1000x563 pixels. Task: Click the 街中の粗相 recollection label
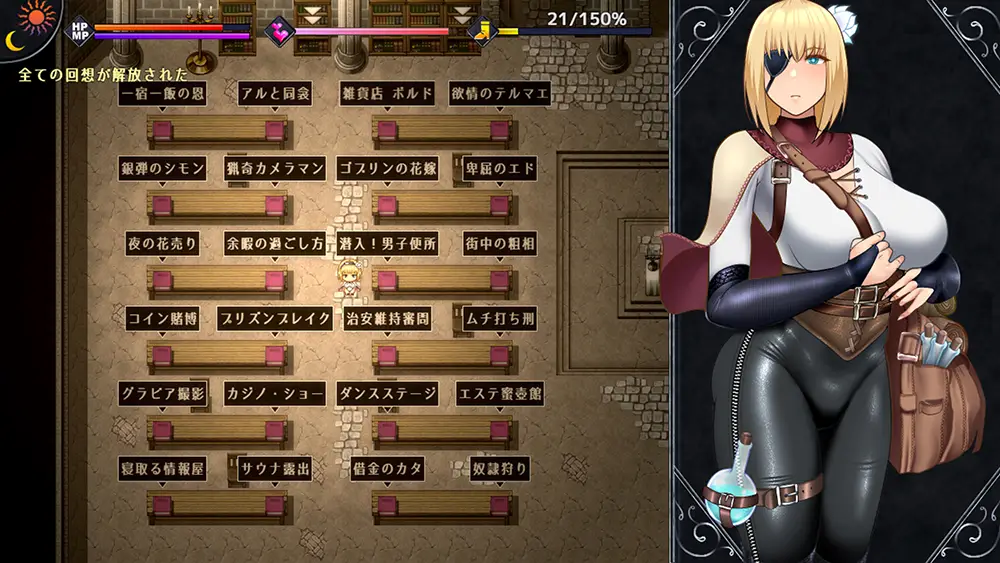(x=500, y=243)
